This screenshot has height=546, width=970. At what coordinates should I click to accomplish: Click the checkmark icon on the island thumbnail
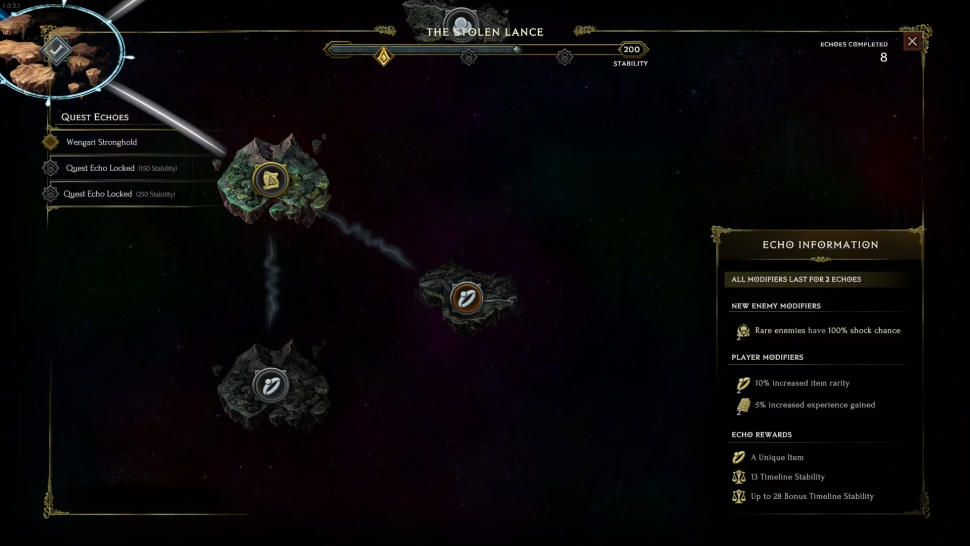coord(57,48)
